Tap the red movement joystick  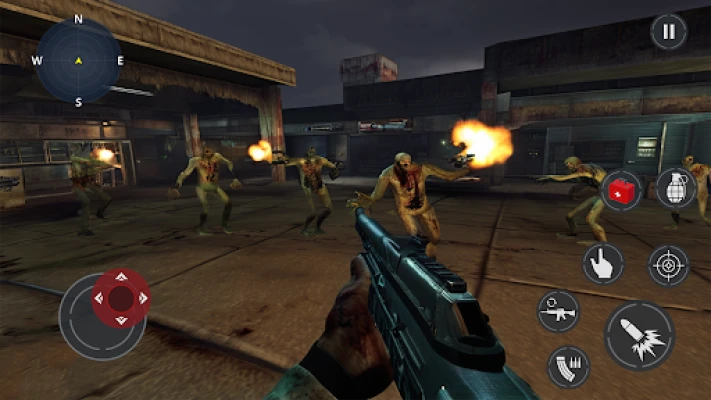tap(121, 298)
